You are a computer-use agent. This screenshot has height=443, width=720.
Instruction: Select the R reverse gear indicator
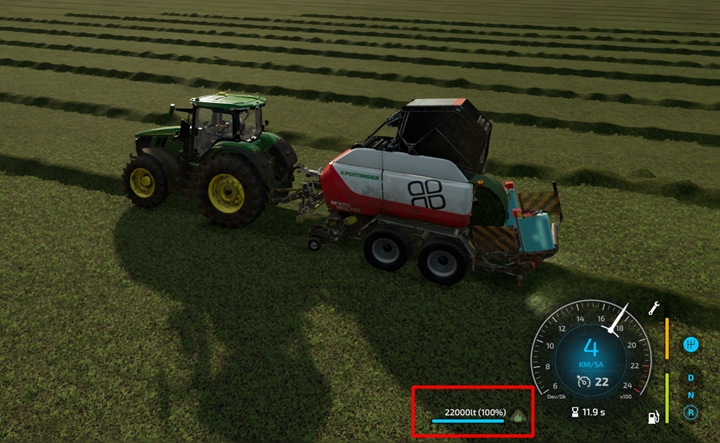coord(690,411)
